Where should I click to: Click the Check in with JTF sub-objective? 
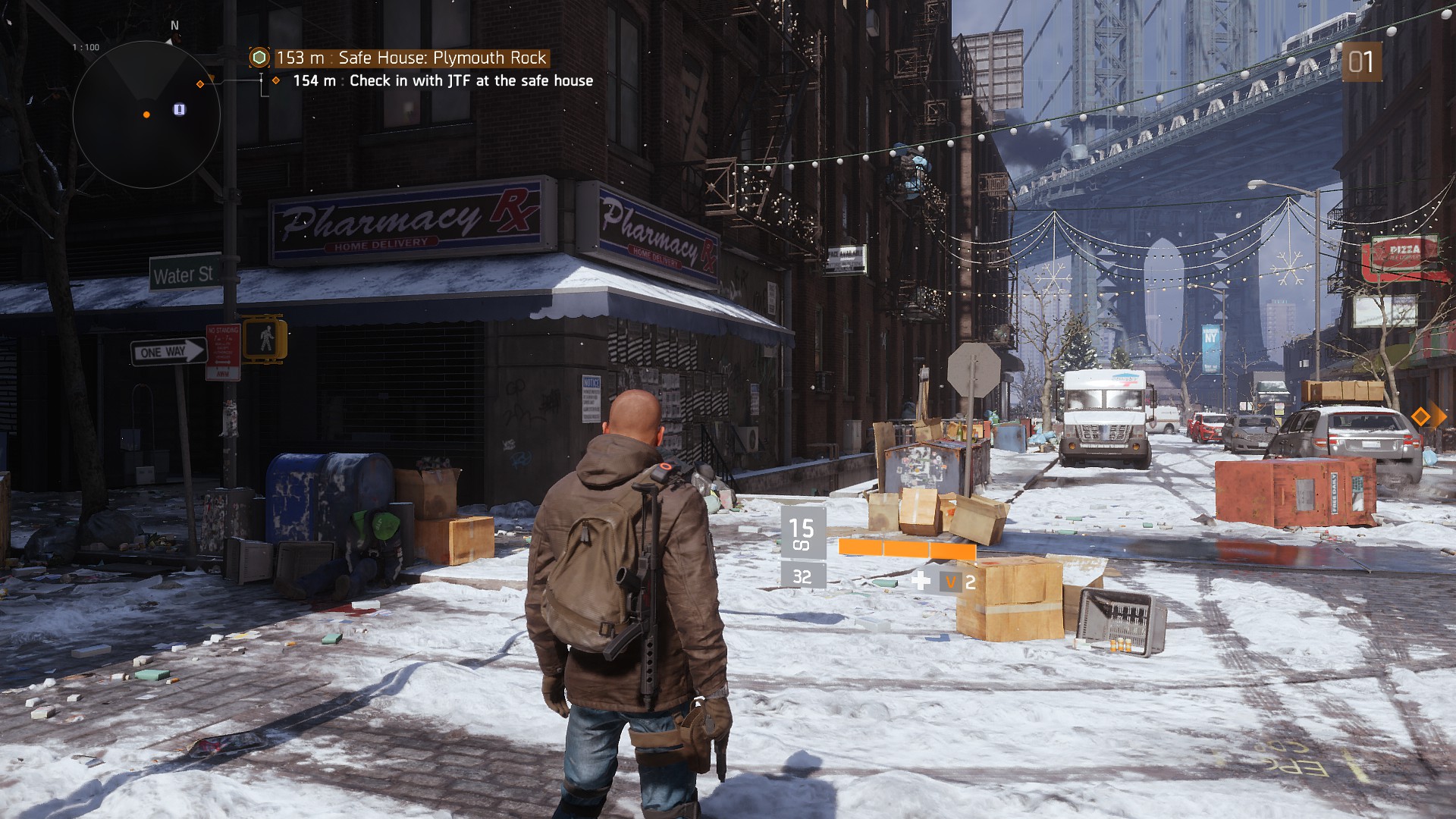click(443, 81)
